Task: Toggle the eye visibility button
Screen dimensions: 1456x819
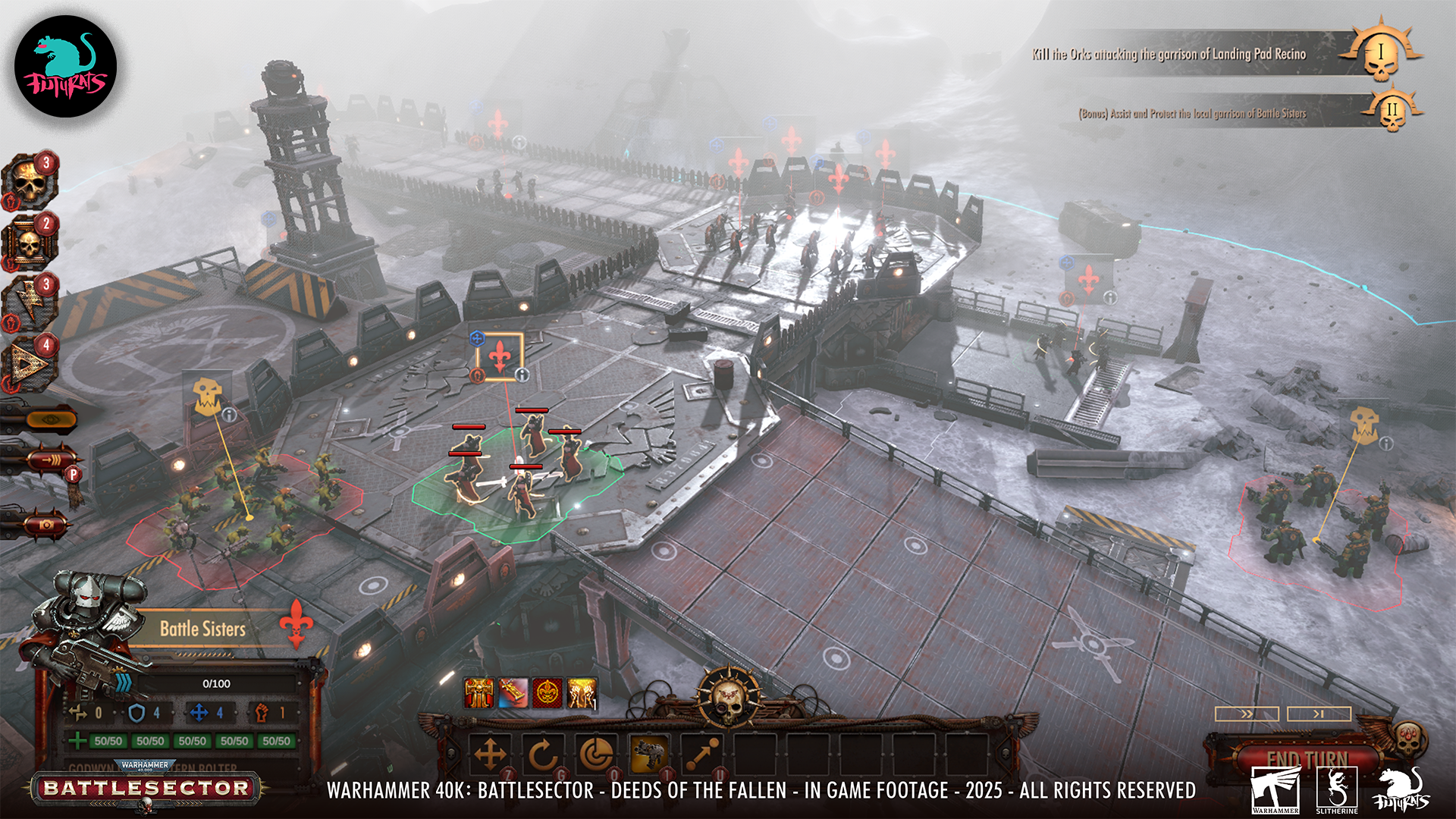Action: (x=51, y=419)
